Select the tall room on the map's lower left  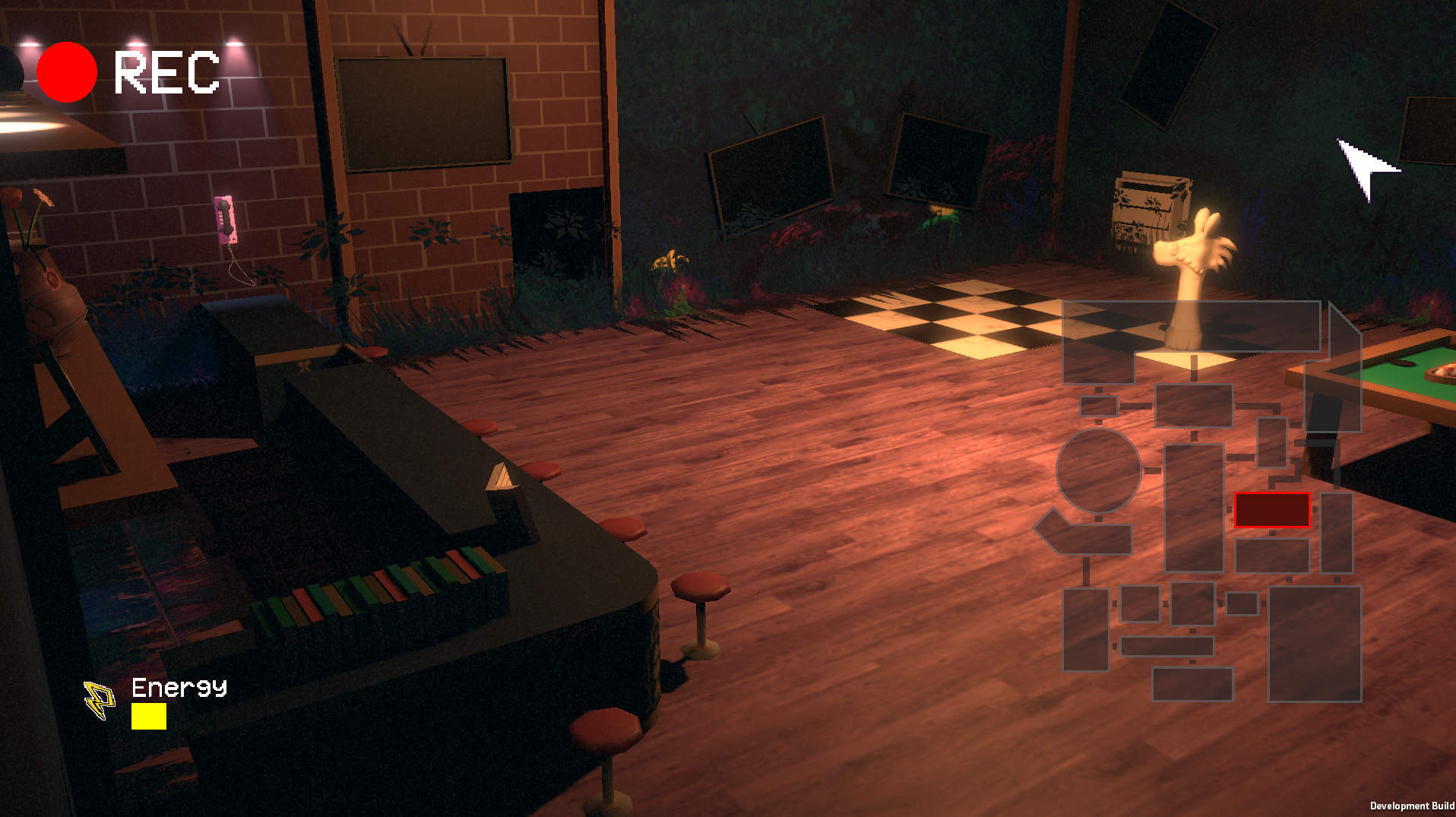(x=1087, y=627)
